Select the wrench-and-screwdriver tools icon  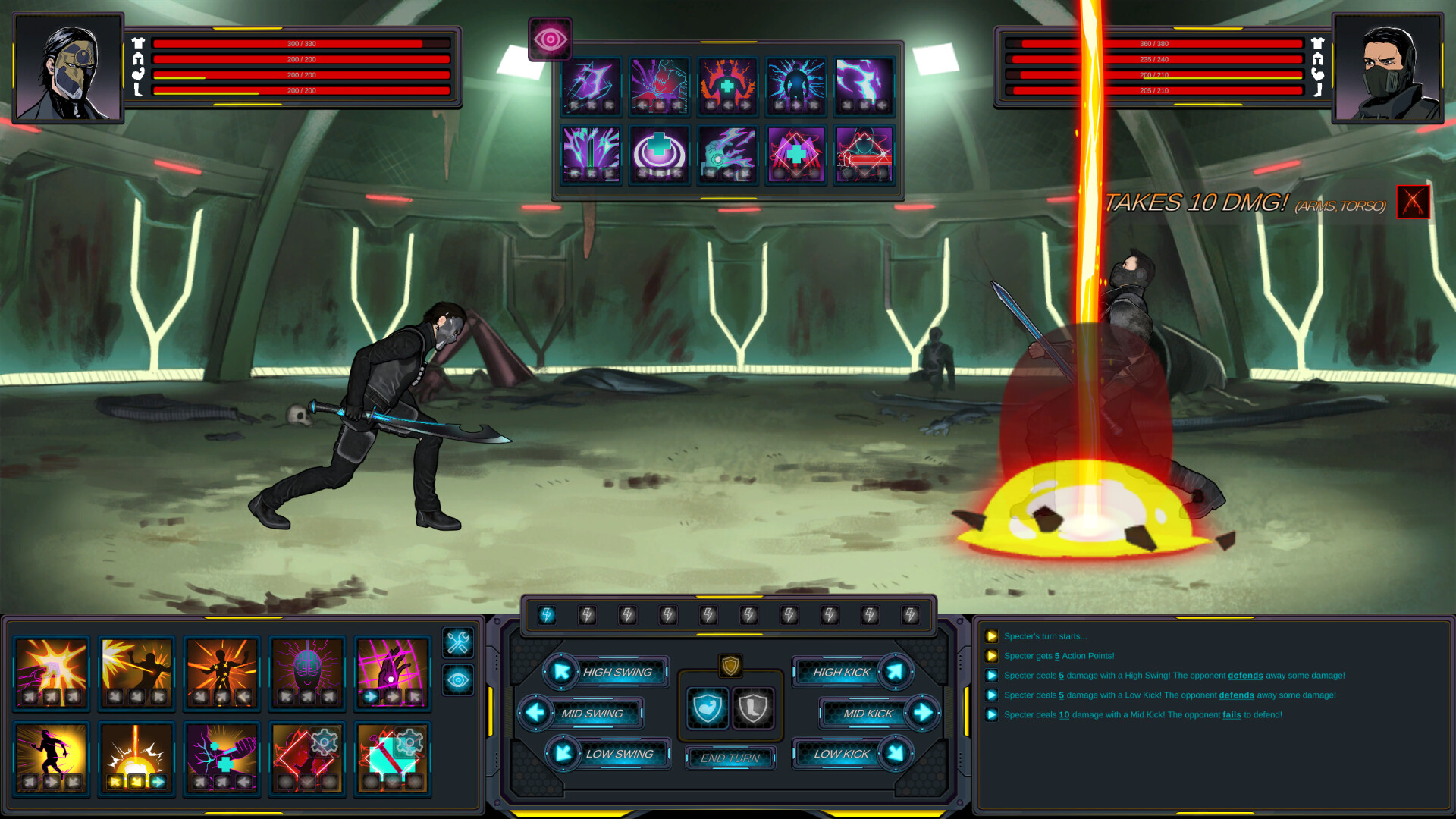457,644
